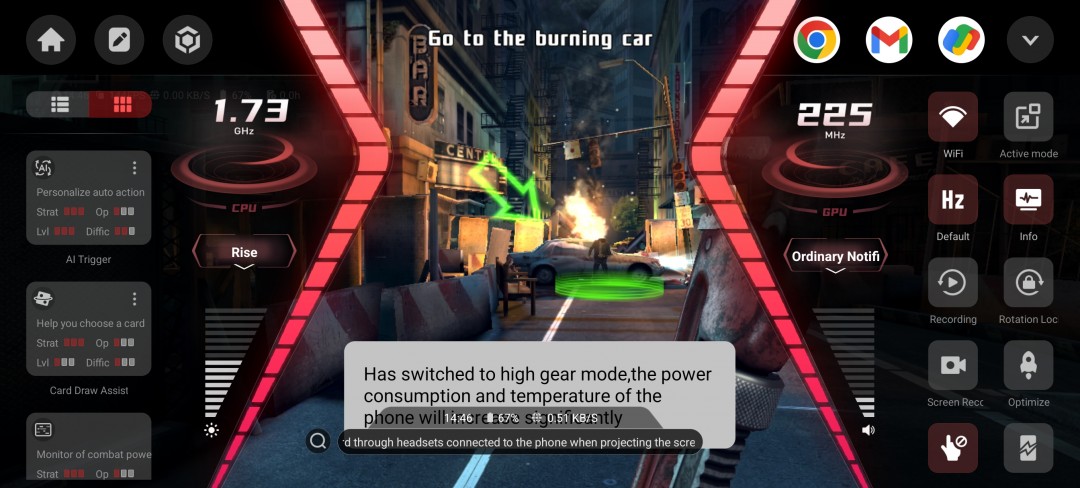Change the Ordinary Notifi notification mode

point(835,257)
